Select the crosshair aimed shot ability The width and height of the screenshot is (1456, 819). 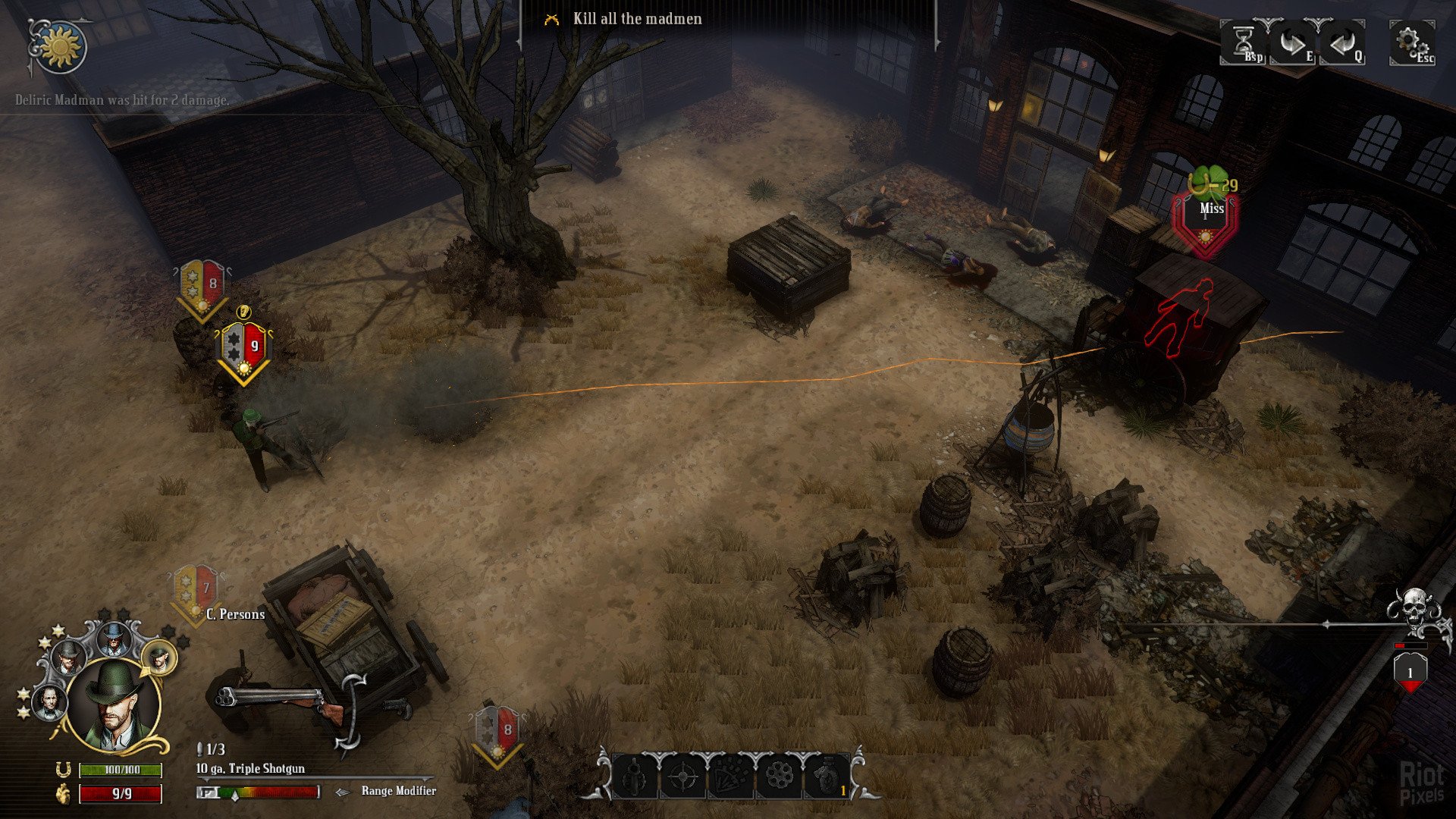683,777
